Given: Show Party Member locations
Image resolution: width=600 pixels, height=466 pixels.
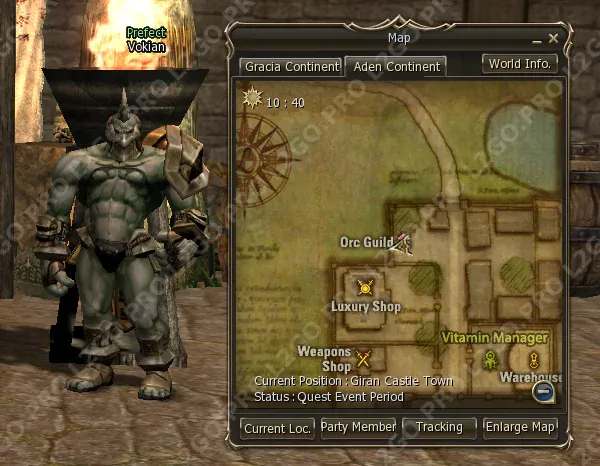Looking at the screenshot, I should [358, 427].
